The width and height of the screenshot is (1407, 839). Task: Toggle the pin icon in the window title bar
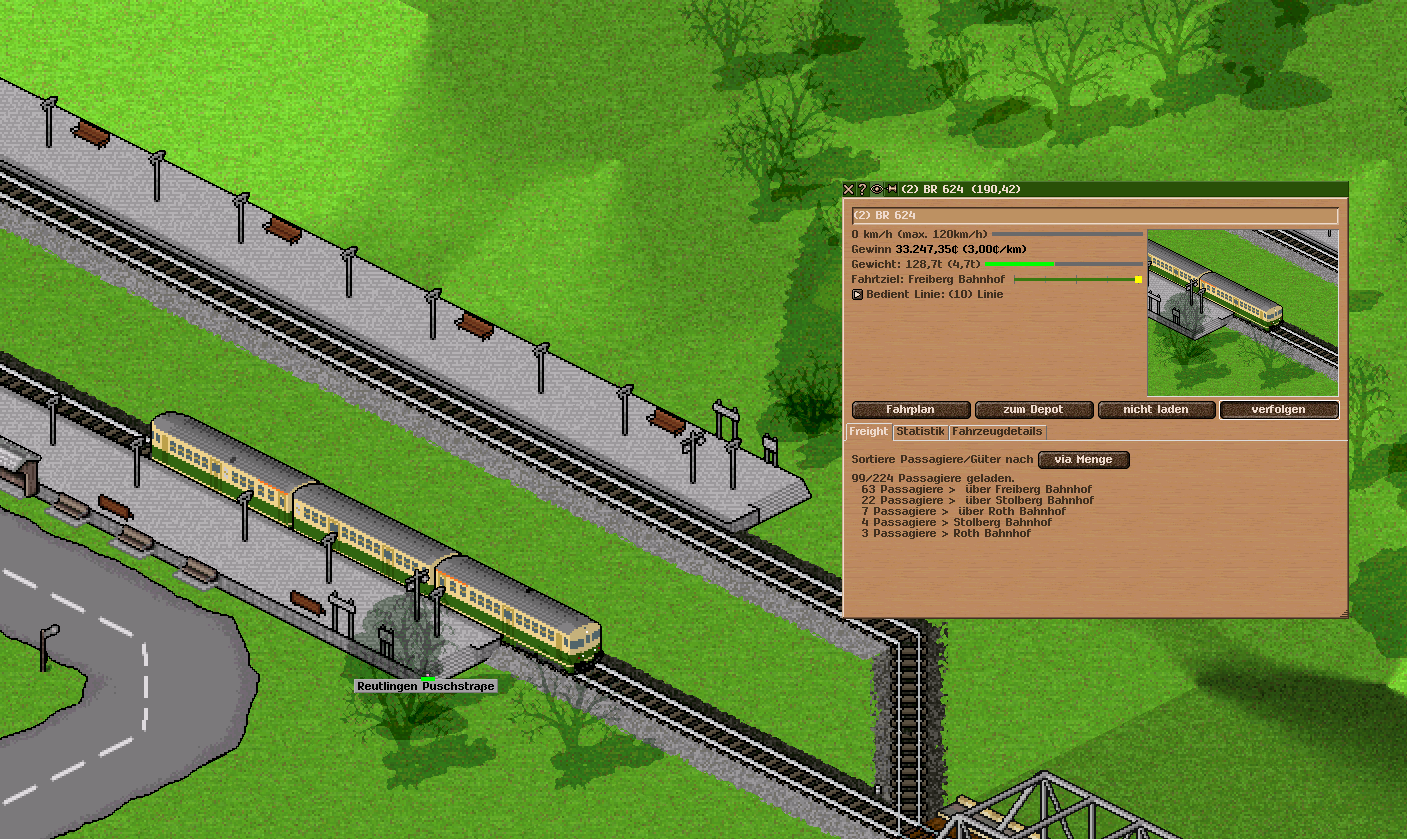tap(892, 189)
